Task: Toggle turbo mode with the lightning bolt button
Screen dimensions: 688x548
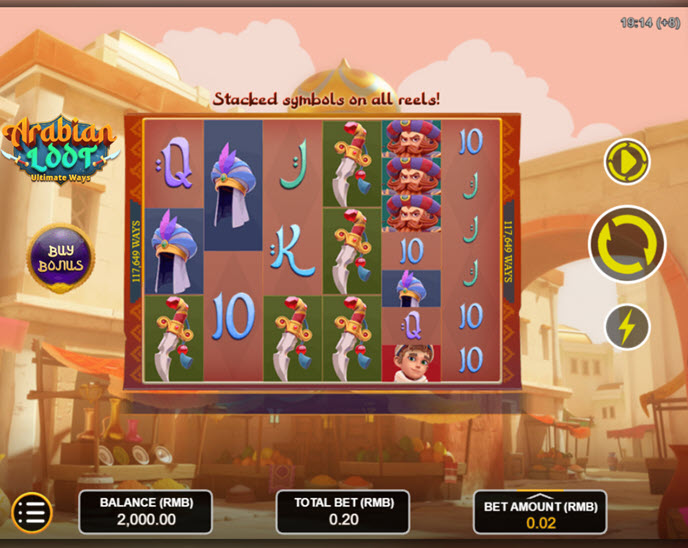Action: click(627, 327)
